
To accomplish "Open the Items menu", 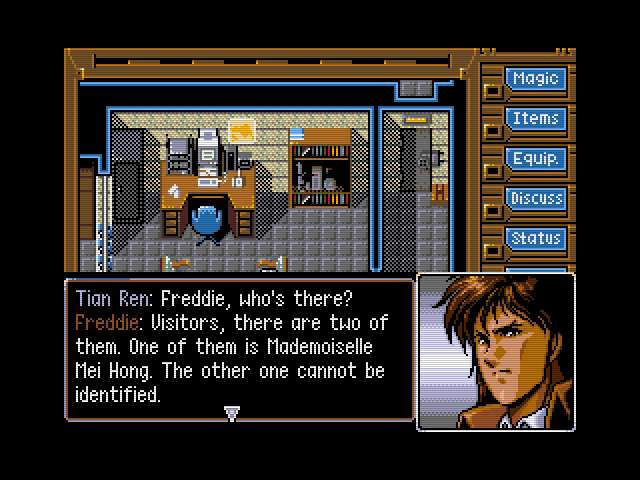I will coord(535,119).
